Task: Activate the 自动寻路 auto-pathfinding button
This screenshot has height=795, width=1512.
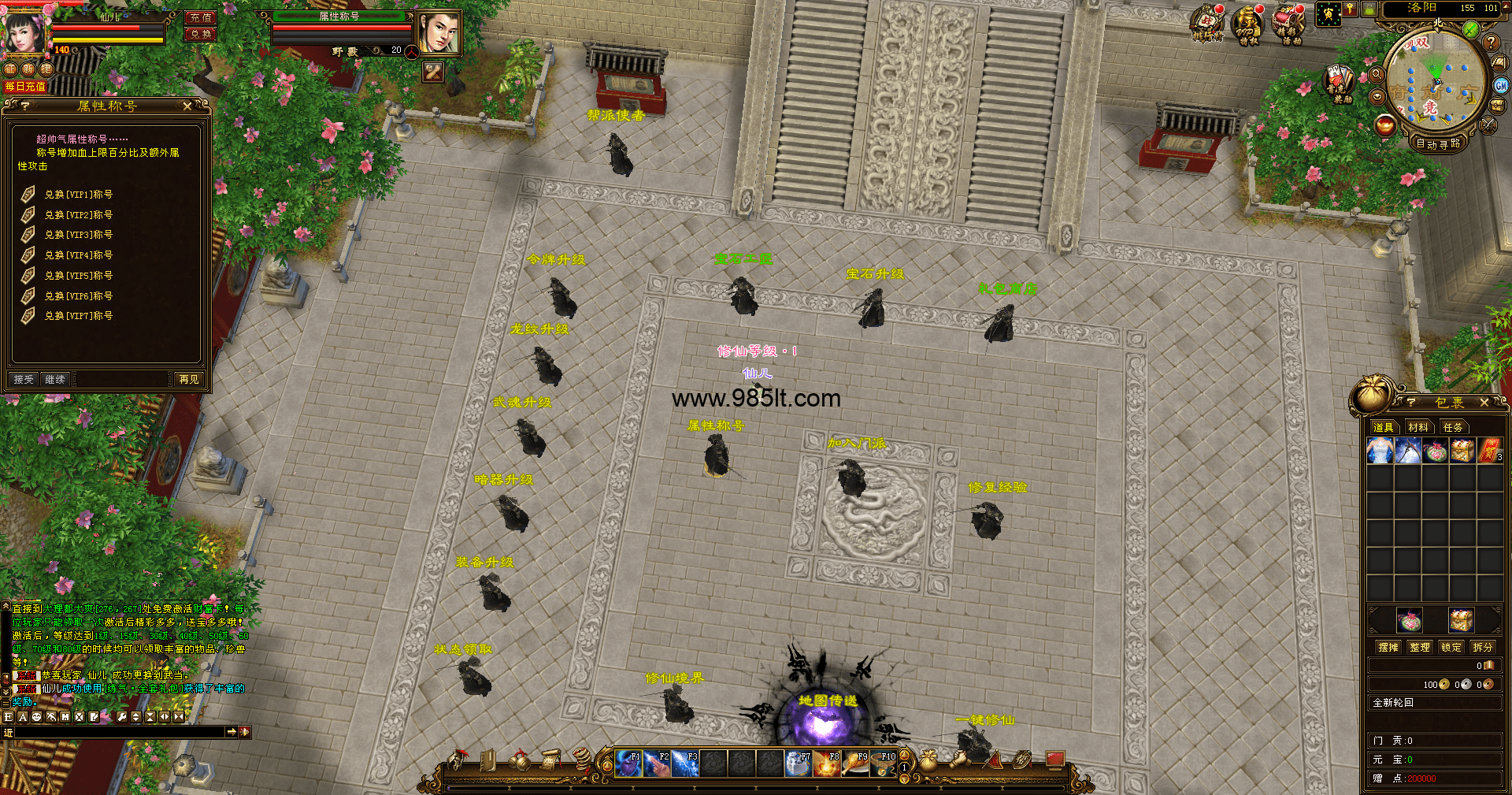Action: [x=1438, y=143]
